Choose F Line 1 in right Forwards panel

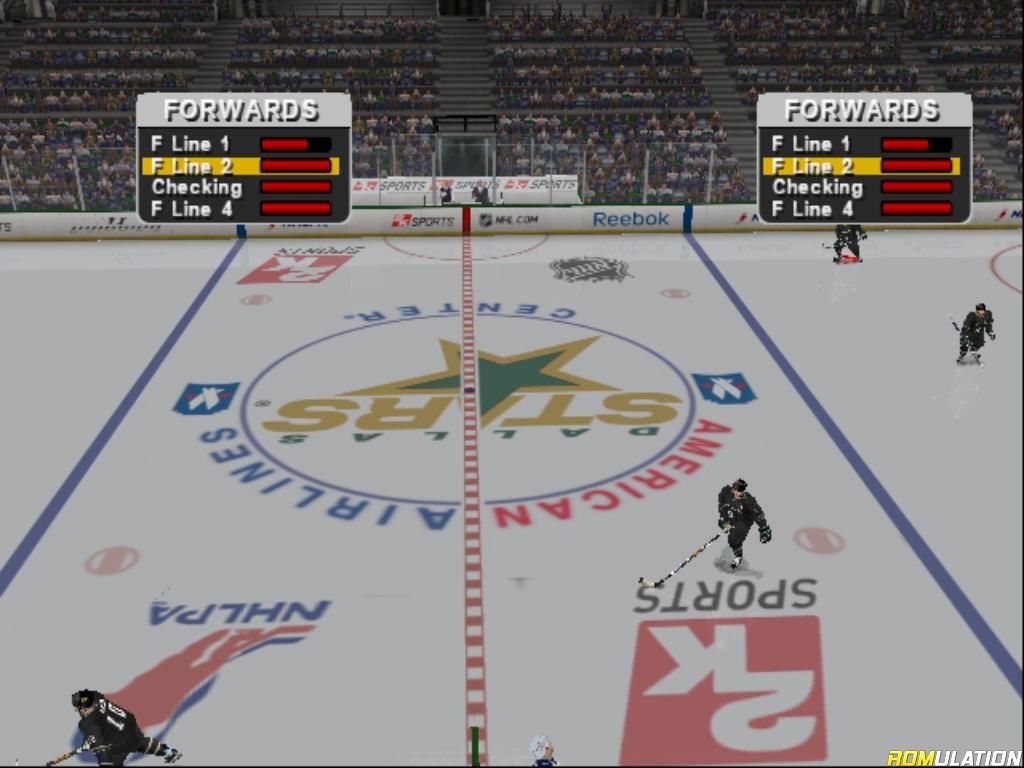click(x=811, y=144)
